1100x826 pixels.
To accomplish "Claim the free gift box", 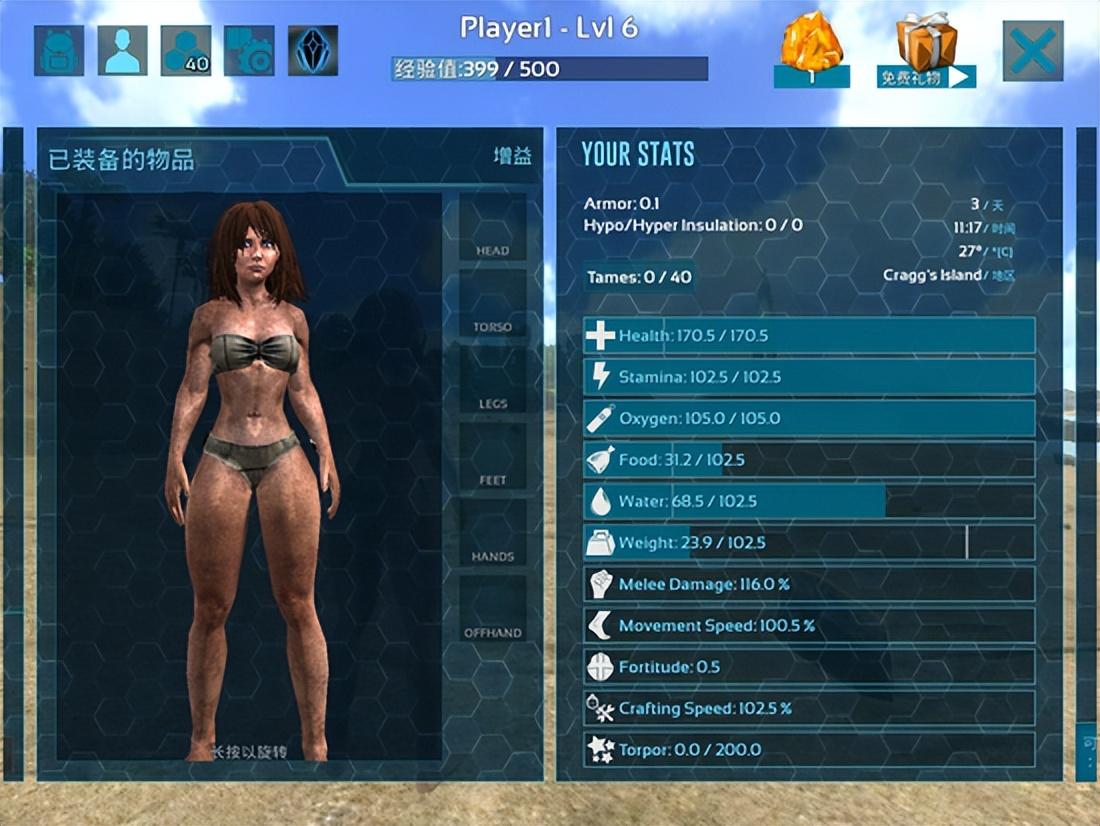I will coord(926,50).
